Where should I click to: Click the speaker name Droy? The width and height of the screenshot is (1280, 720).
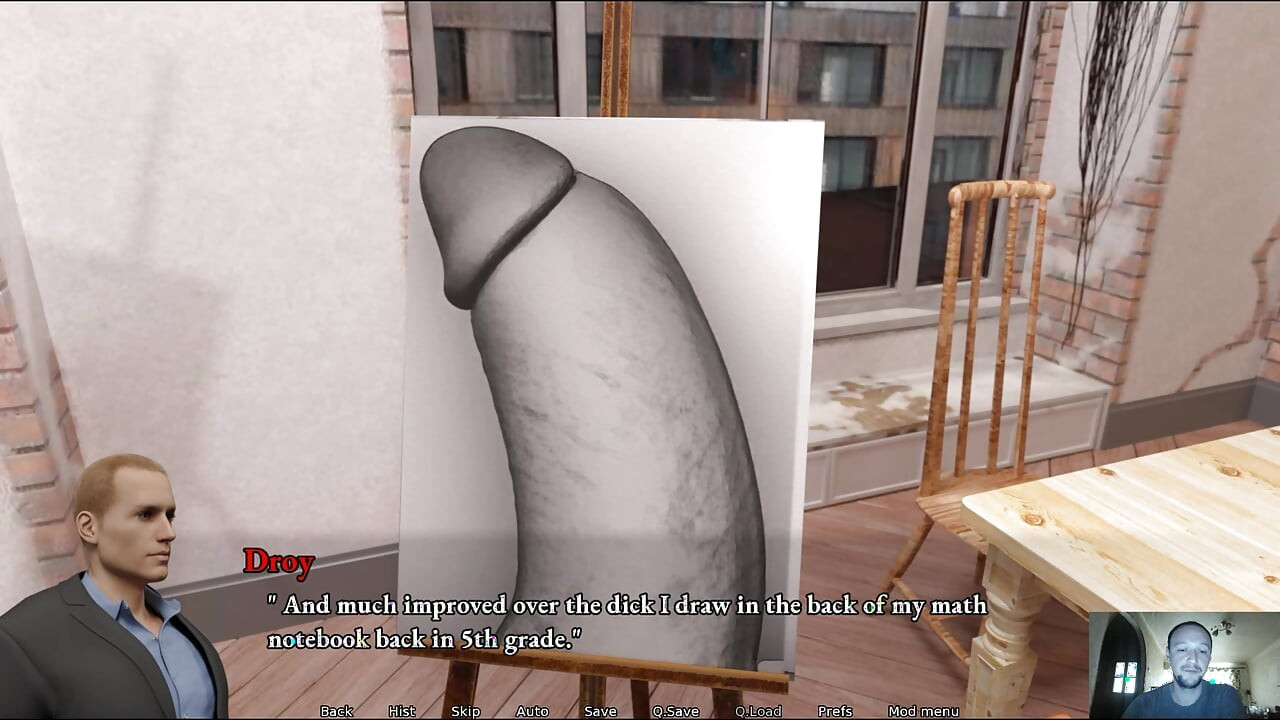click(x=281, y=562)
